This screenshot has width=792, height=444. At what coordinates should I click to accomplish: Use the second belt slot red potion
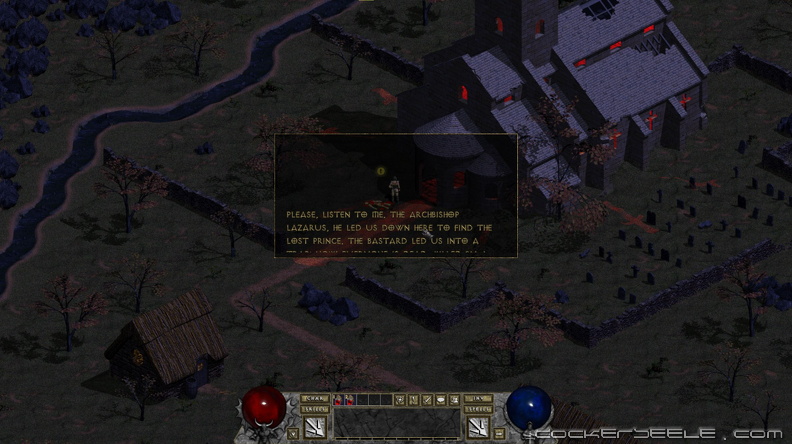tap(349, 399)
